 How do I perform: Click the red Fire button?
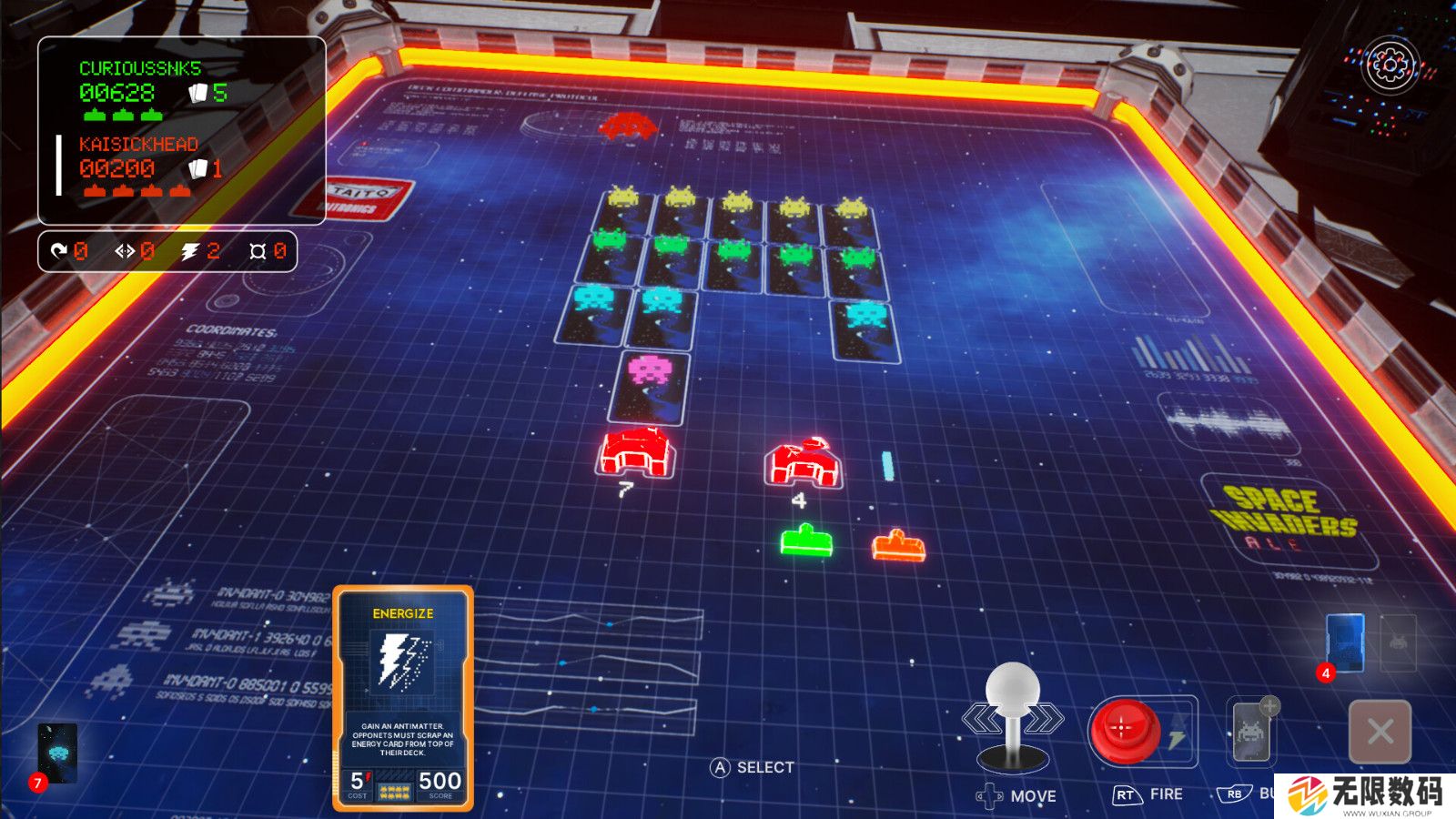point(1123,729)
